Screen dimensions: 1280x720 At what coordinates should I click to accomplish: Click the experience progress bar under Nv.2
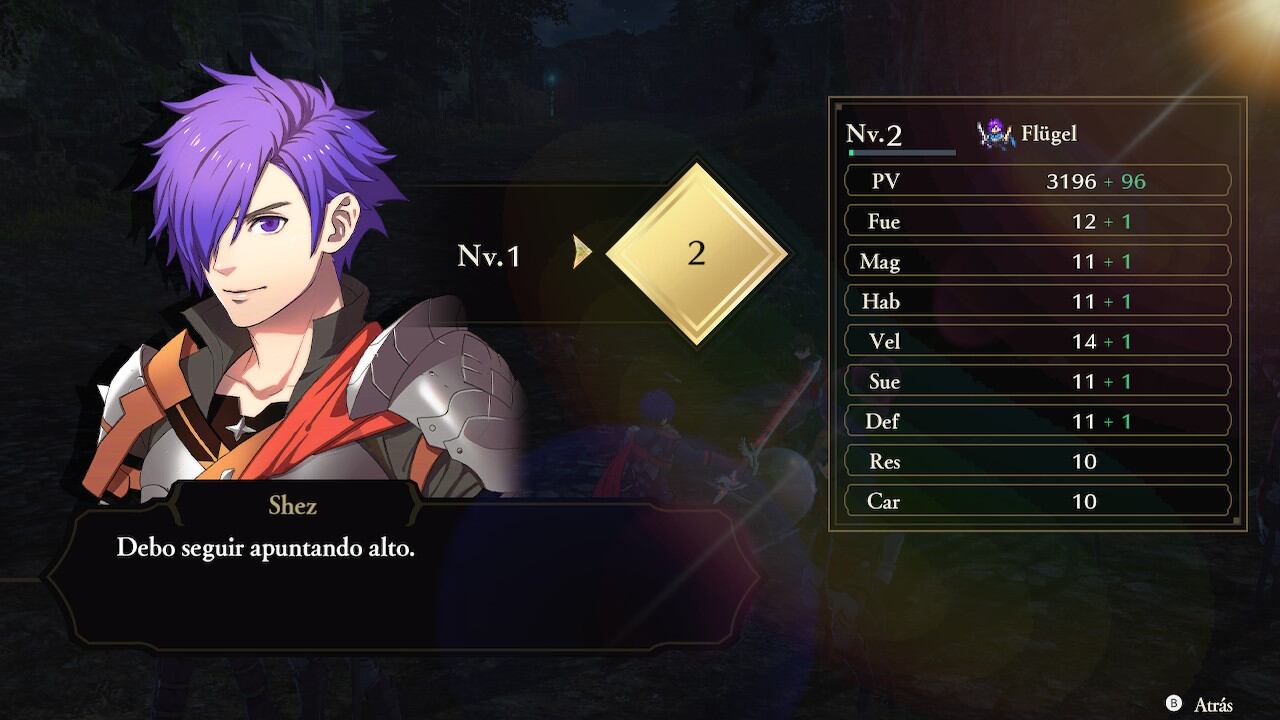[x=901, y=152]
